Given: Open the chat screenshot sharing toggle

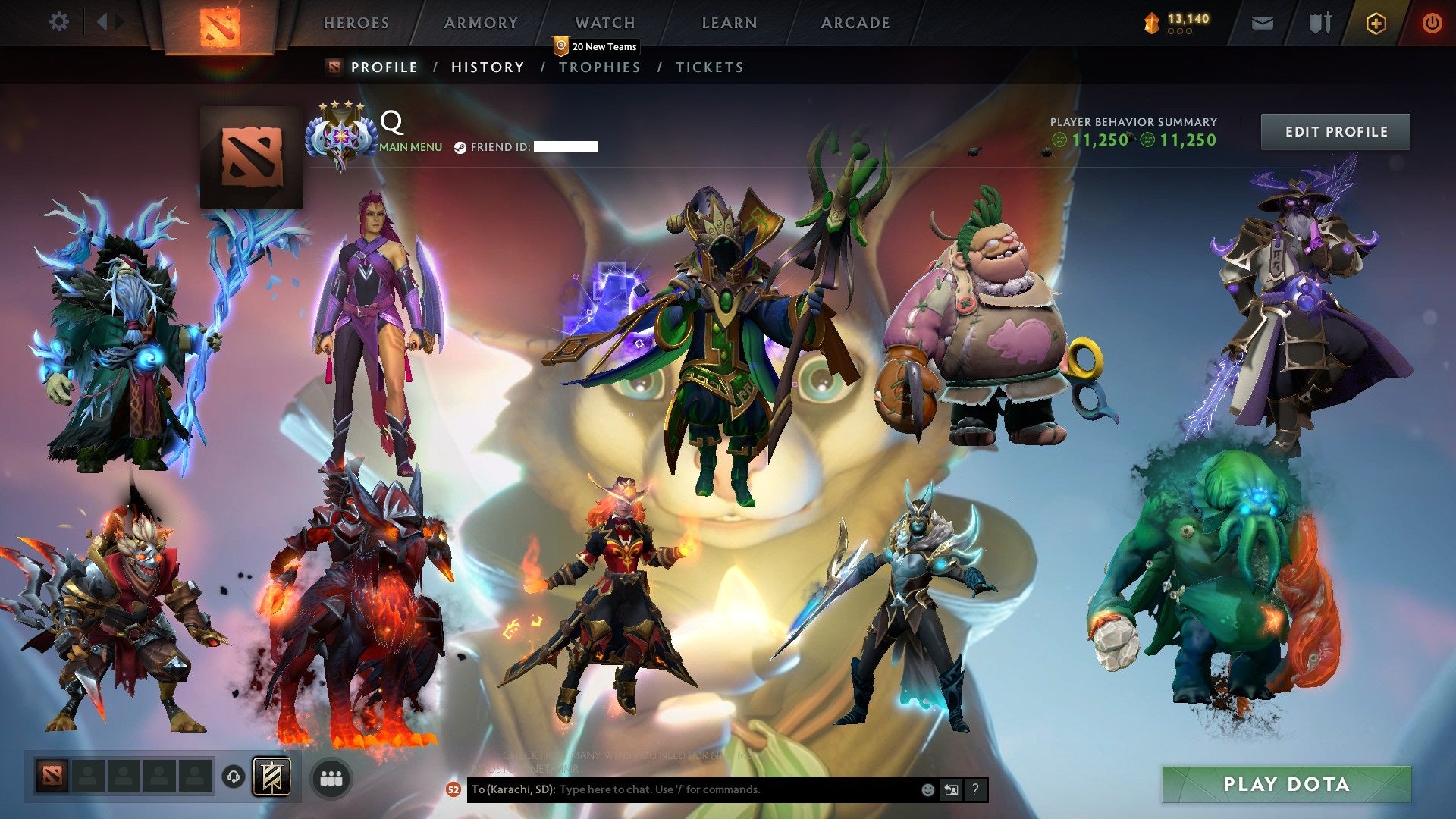Looking at the screenshot, I should 950,789.
